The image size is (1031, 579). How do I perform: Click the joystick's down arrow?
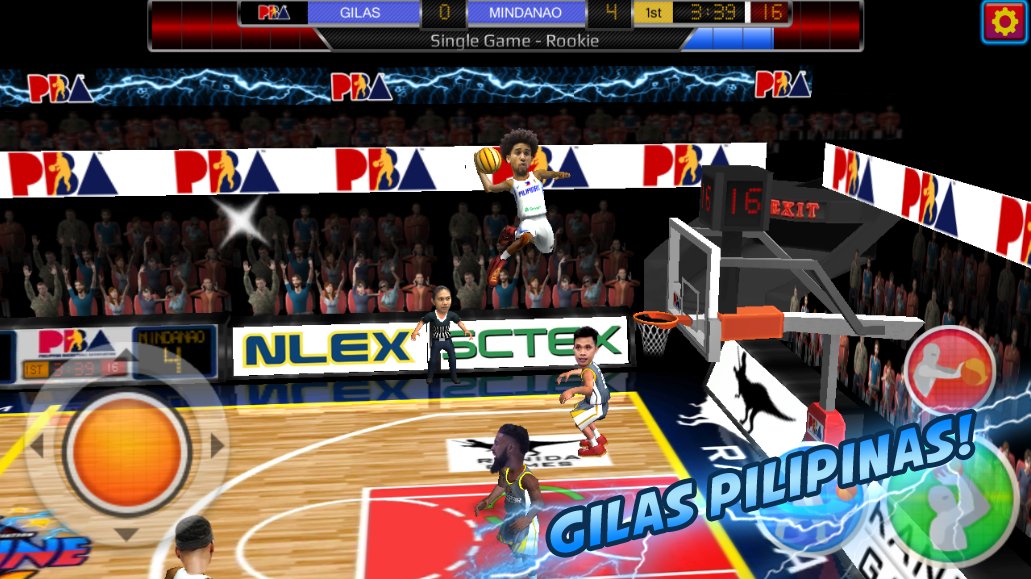pyautogui.click(x=126, y=535)
